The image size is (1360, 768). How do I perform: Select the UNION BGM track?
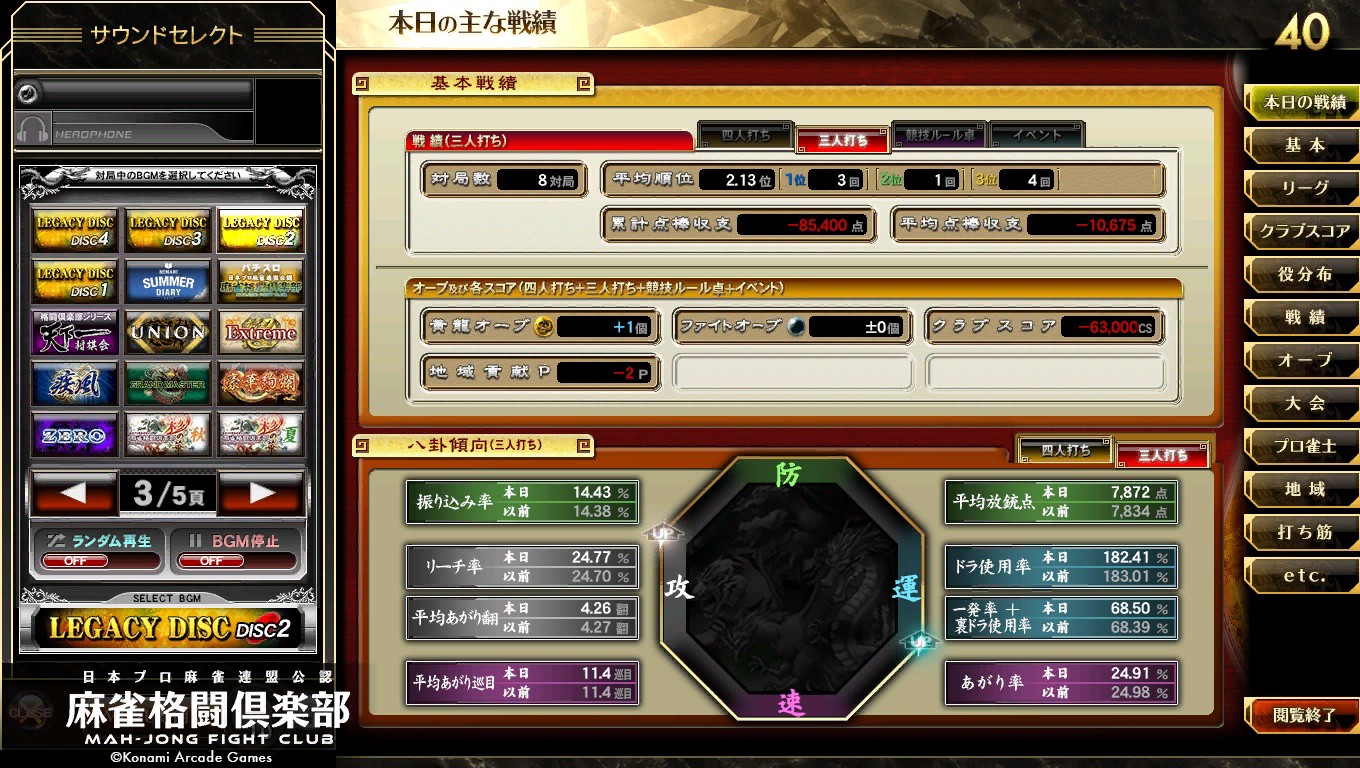[x=166, y=331]
